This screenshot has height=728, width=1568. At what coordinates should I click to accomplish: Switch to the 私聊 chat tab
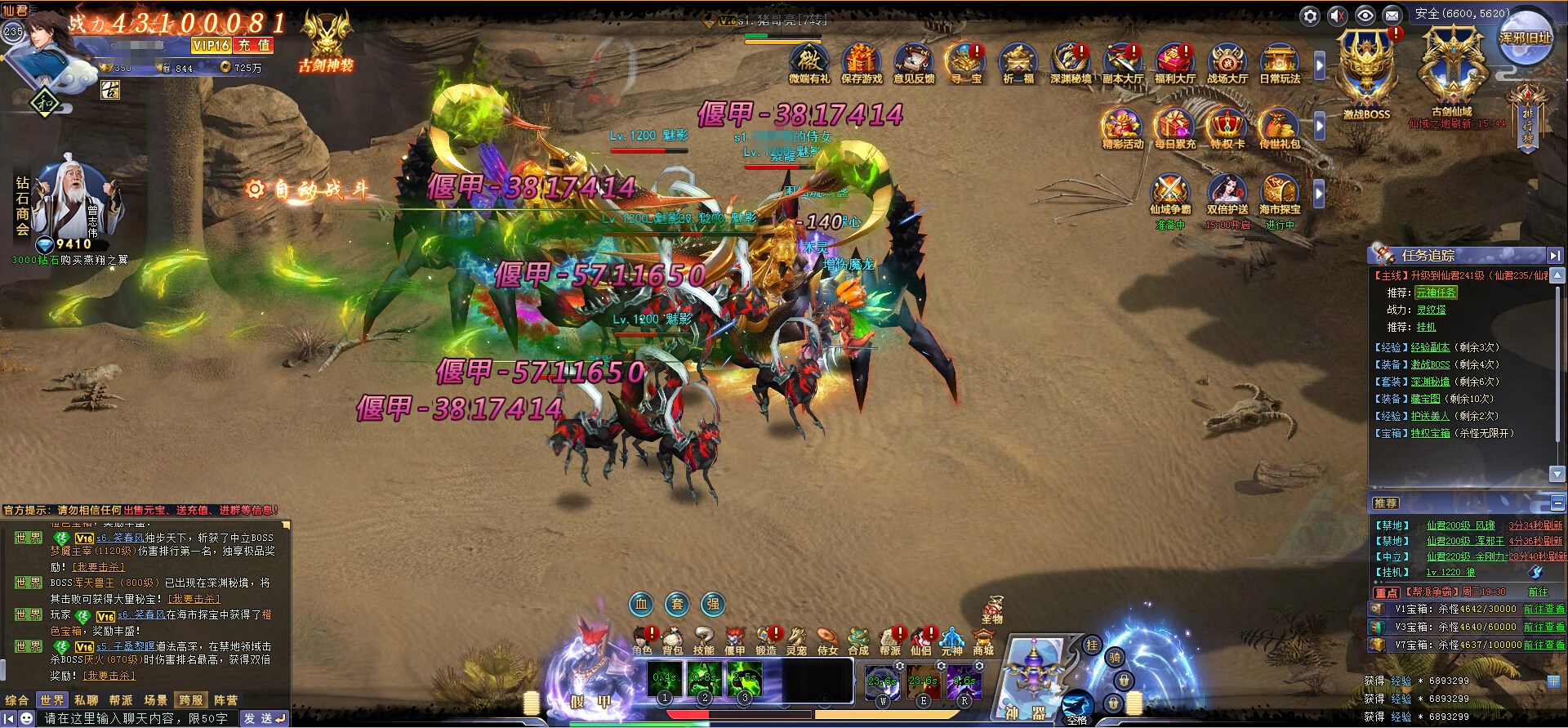[86, 700]
